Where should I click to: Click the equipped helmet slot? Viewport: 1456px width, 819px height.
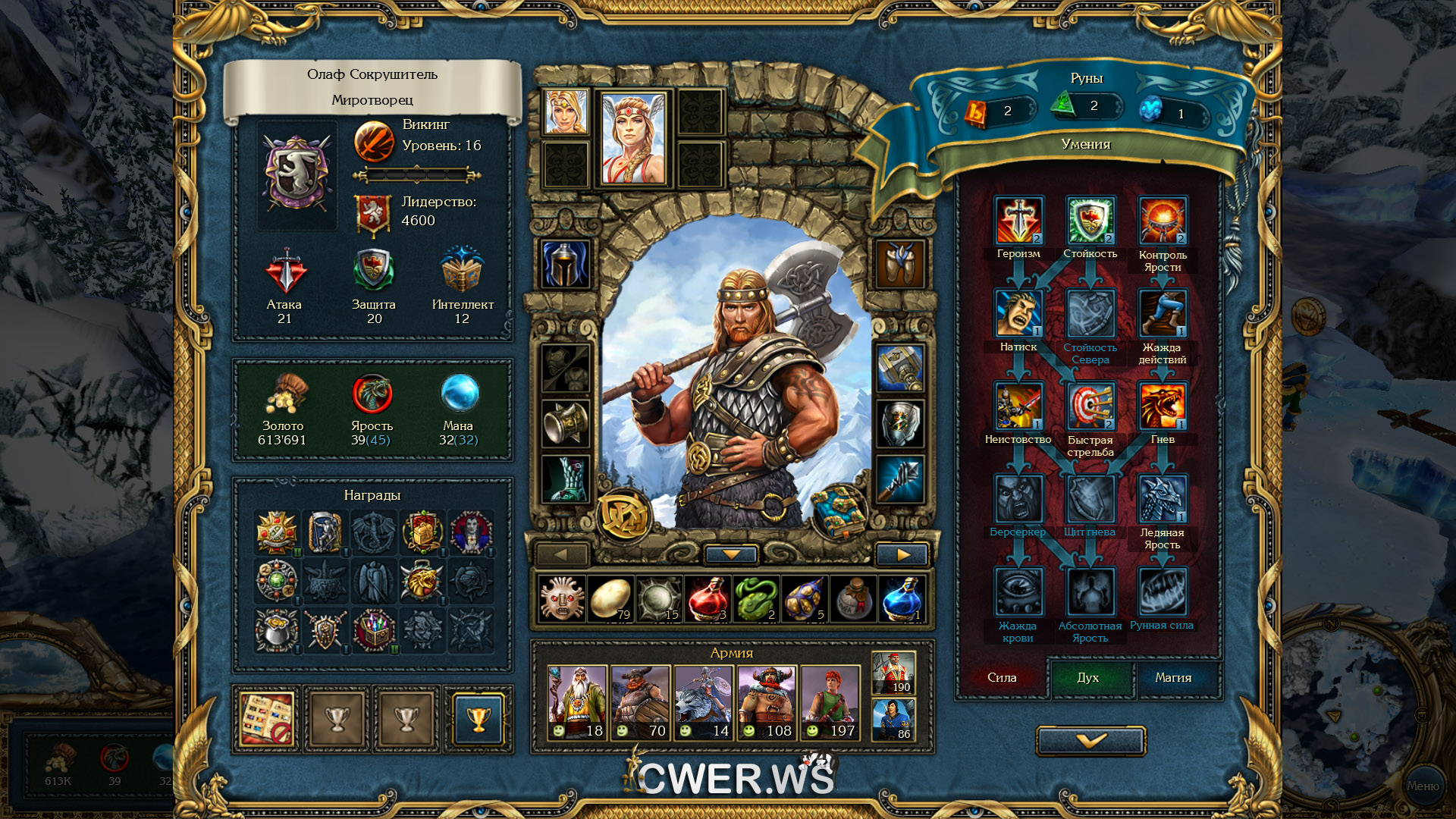click(x=565, y=265)
